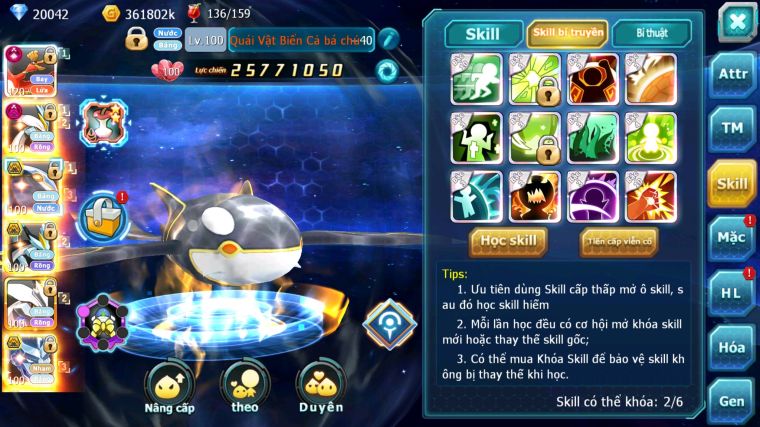This screenshot has width=760, height=427.
Task: Edit the monster name with the pencil icon
Action: [389, 39]
